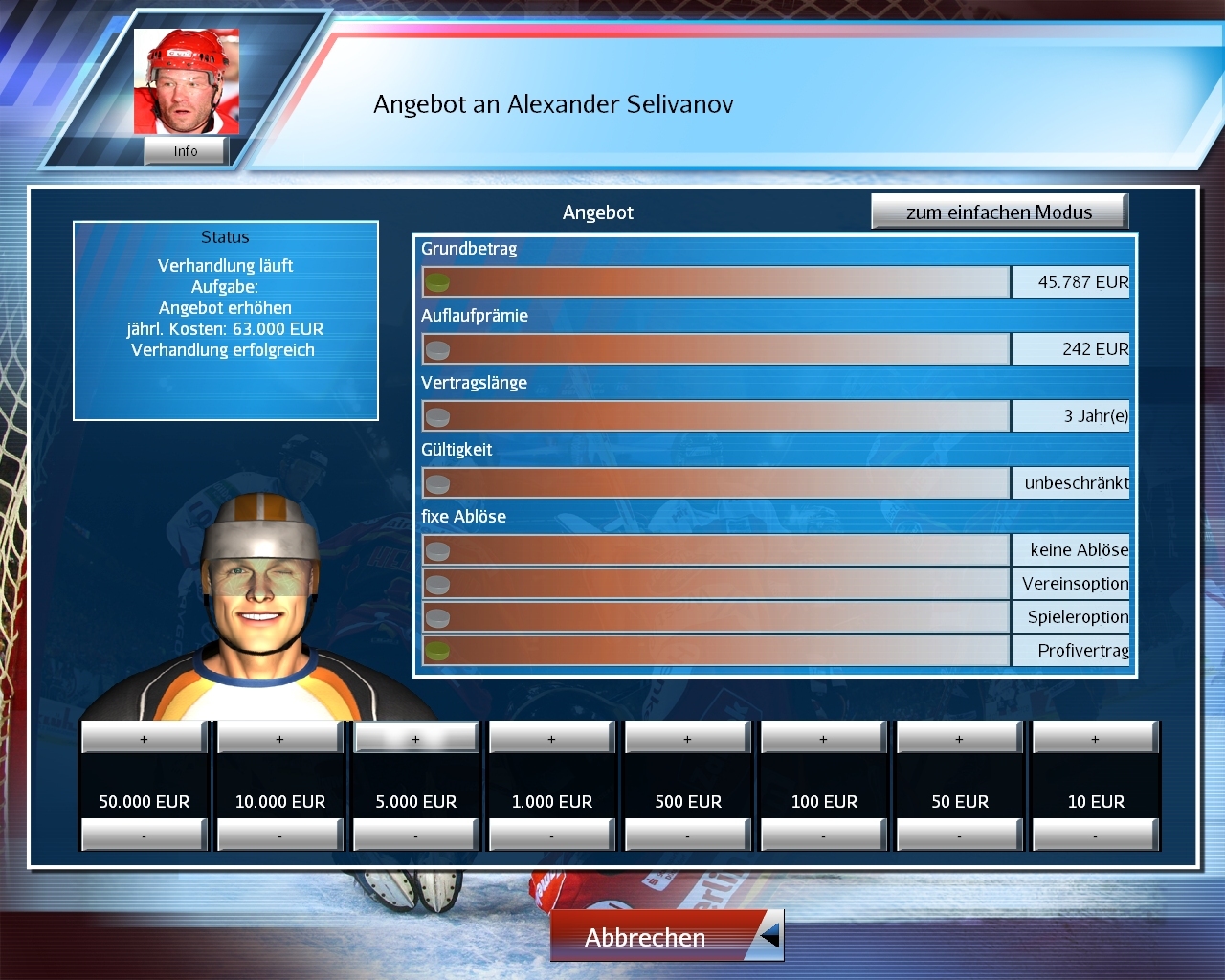1225x980 pixels.
Task: Increase the offer by 50.000 EUR
Action: [x=145, y=739]
